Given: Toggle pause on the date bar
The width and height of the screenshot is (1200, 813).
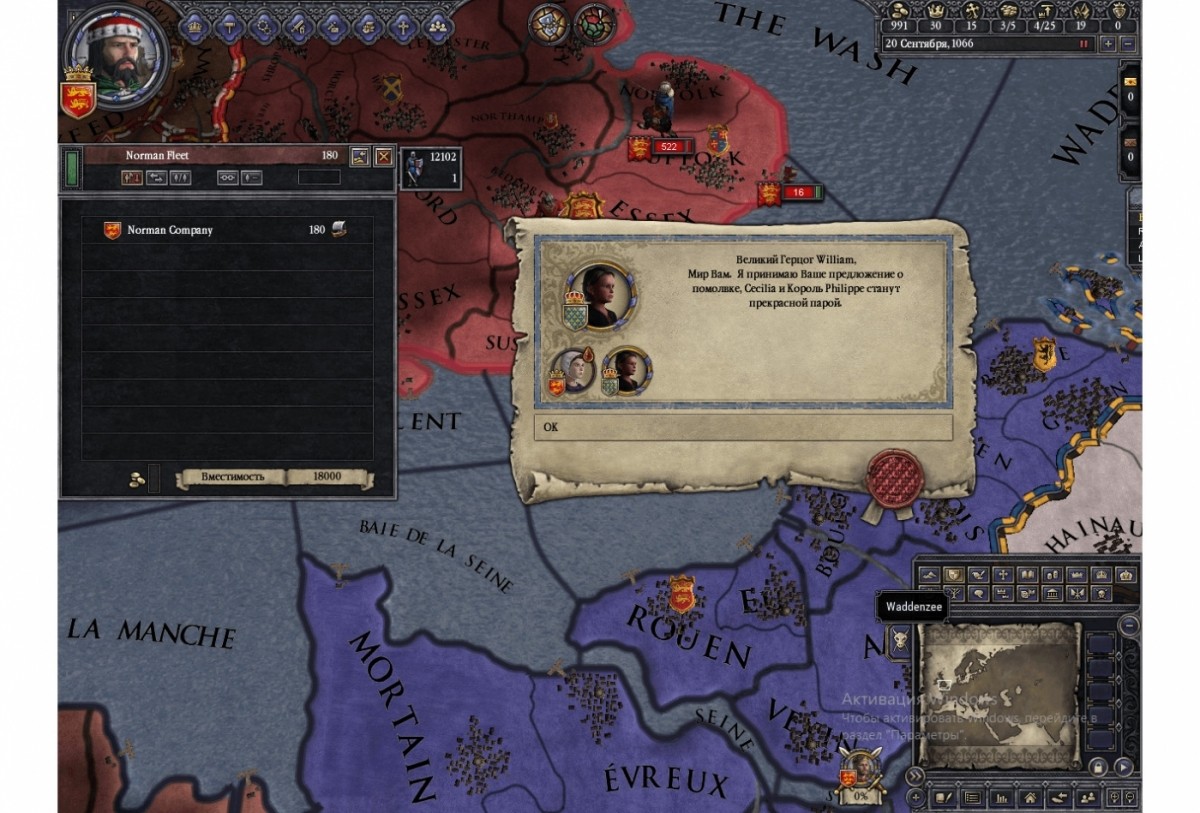Looking at the screenshot, I should pyautogui.click(x=1083, y=44).
